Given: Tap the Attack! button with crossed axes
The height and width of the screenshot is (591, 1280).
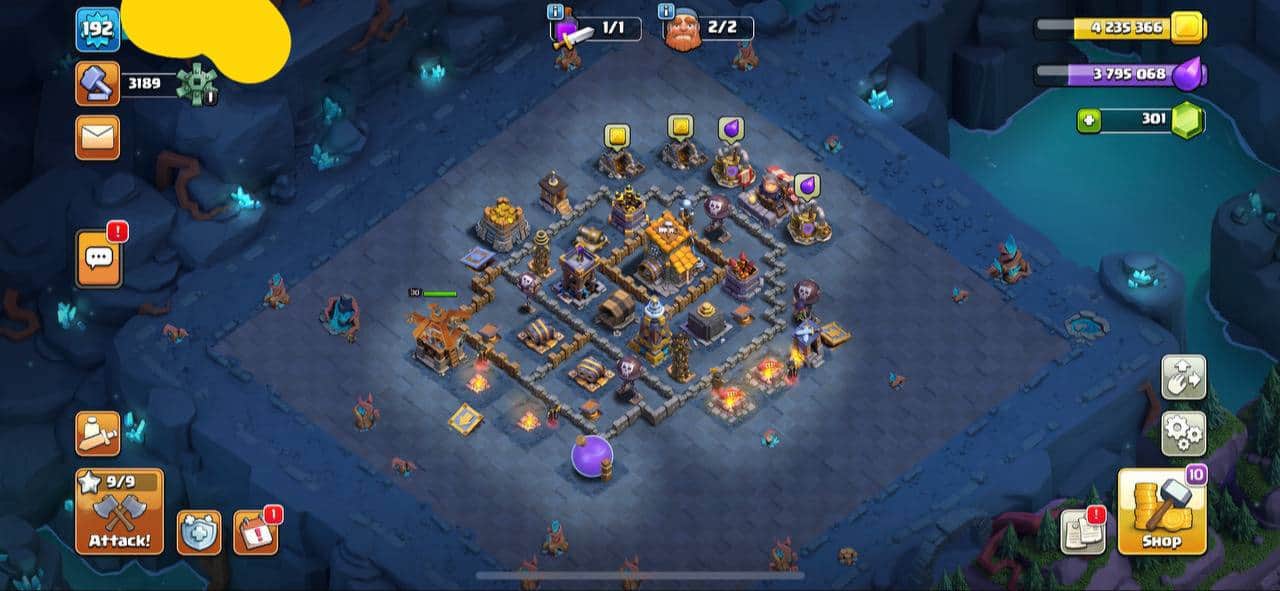Looking at the screenshot, I should 120,512.
